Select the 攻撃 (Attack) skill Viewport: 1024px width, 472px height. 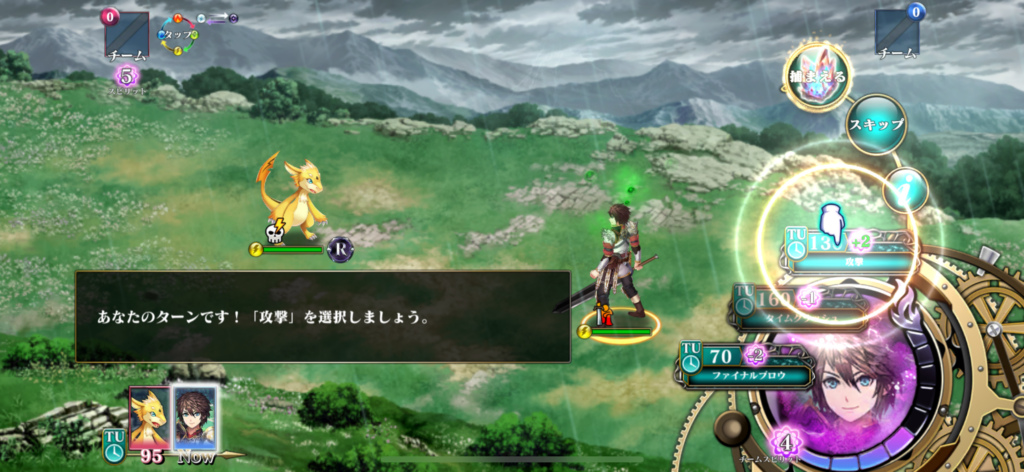click(x=850, y=251)
